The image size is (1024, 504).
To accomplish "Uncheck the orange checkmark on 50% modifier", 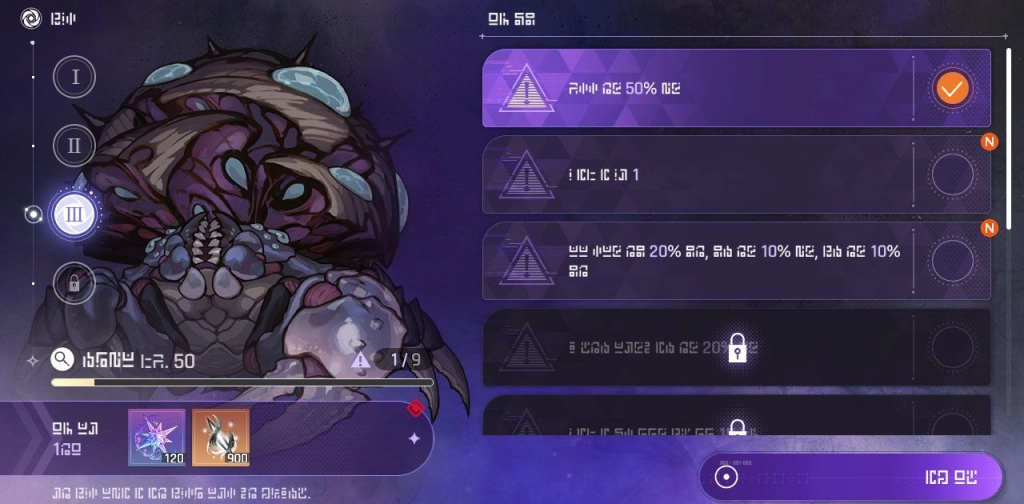I will click(952, 89).
